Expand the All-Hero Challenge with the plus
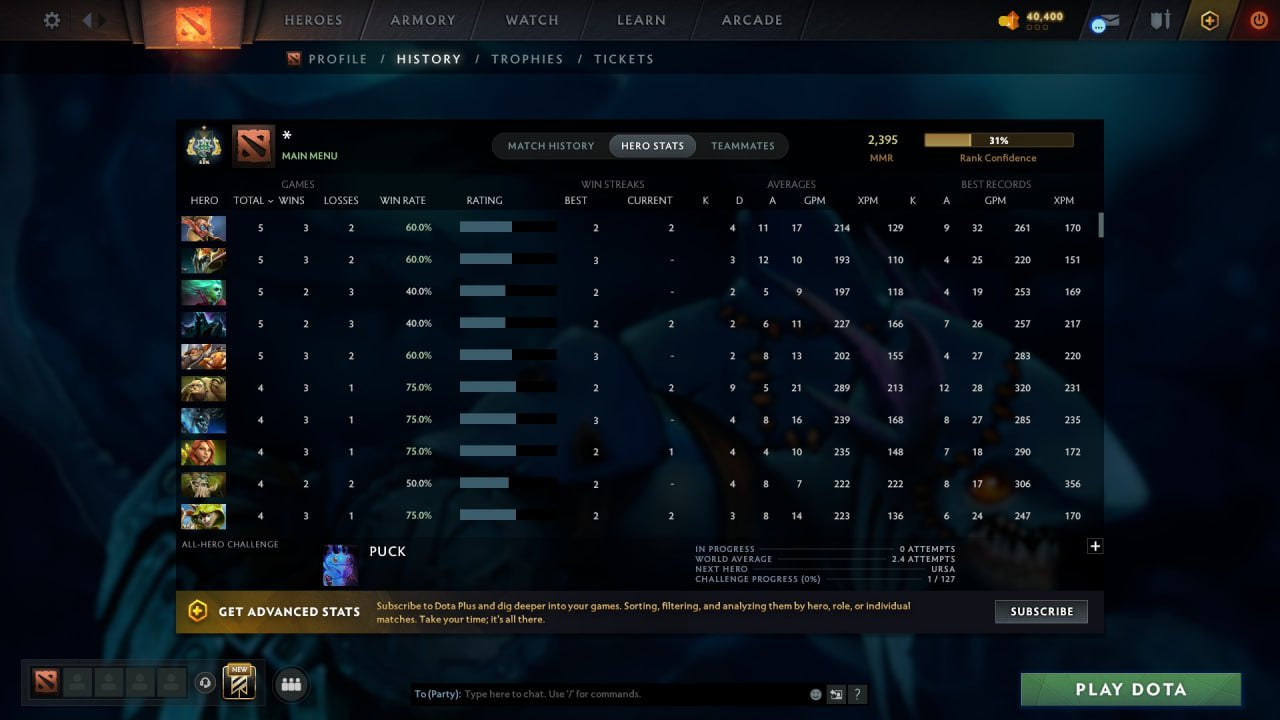This screenshot has width=1280, height=720. pyautogui.click(x=1095, y=546)
